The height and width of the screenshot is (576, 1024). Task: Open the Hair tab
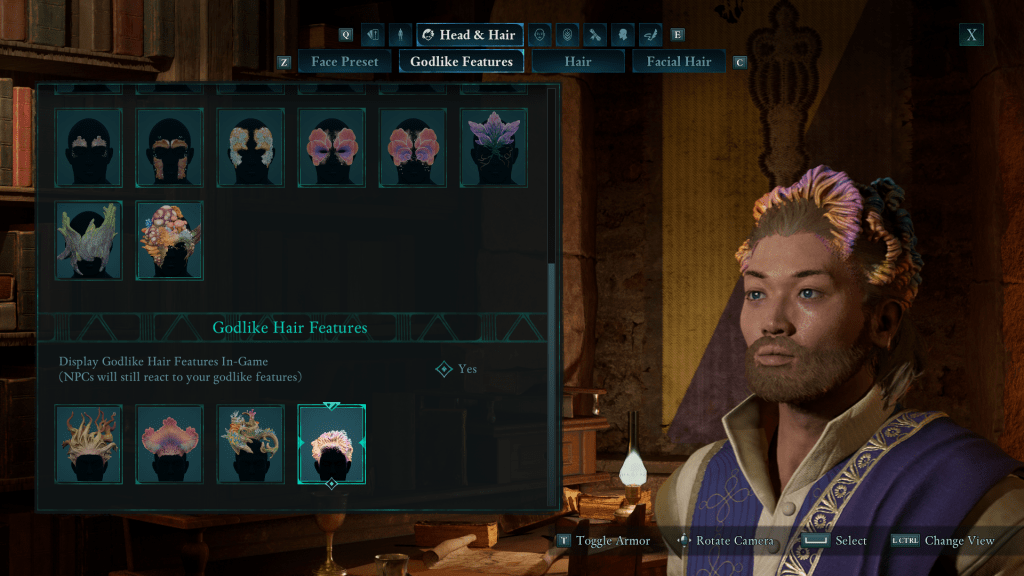[x=577, y=62]
